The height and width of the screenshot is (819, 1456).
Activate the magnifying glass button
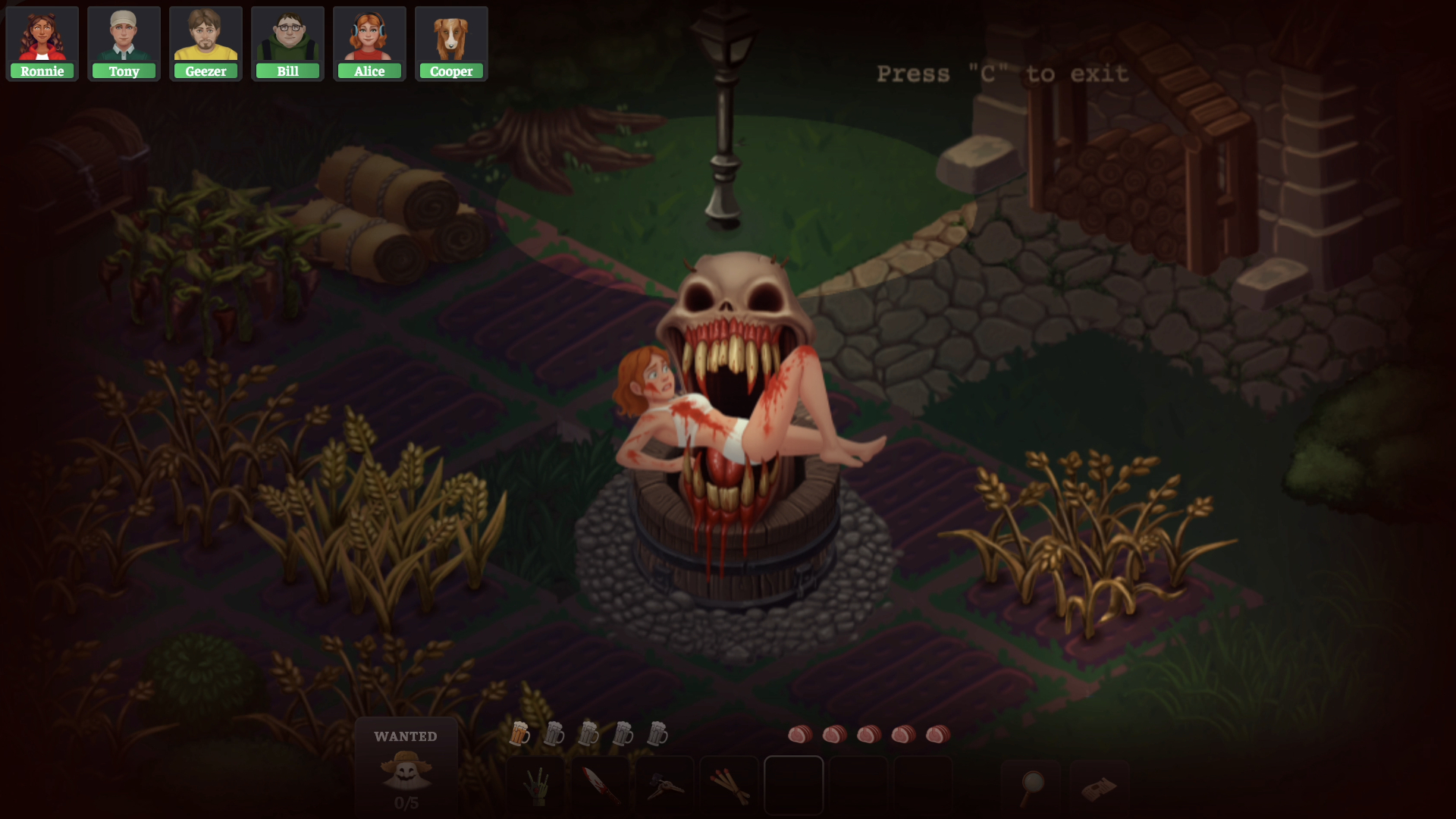point(1031,788)
